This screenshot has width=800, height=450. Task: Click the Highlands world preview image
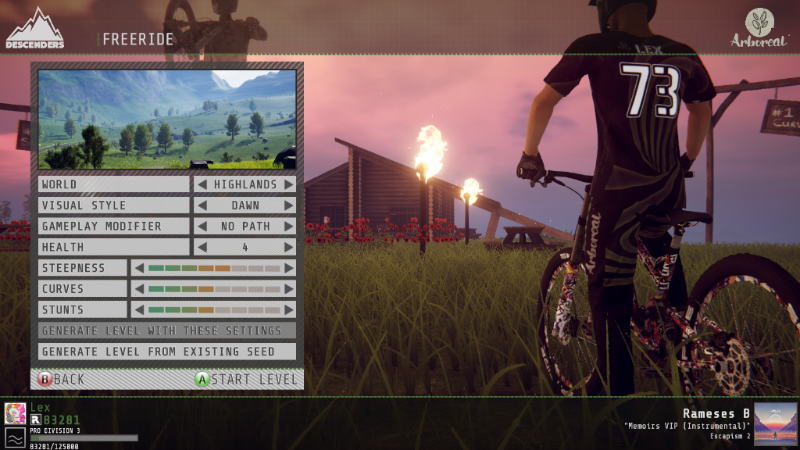tap(167, 119)
